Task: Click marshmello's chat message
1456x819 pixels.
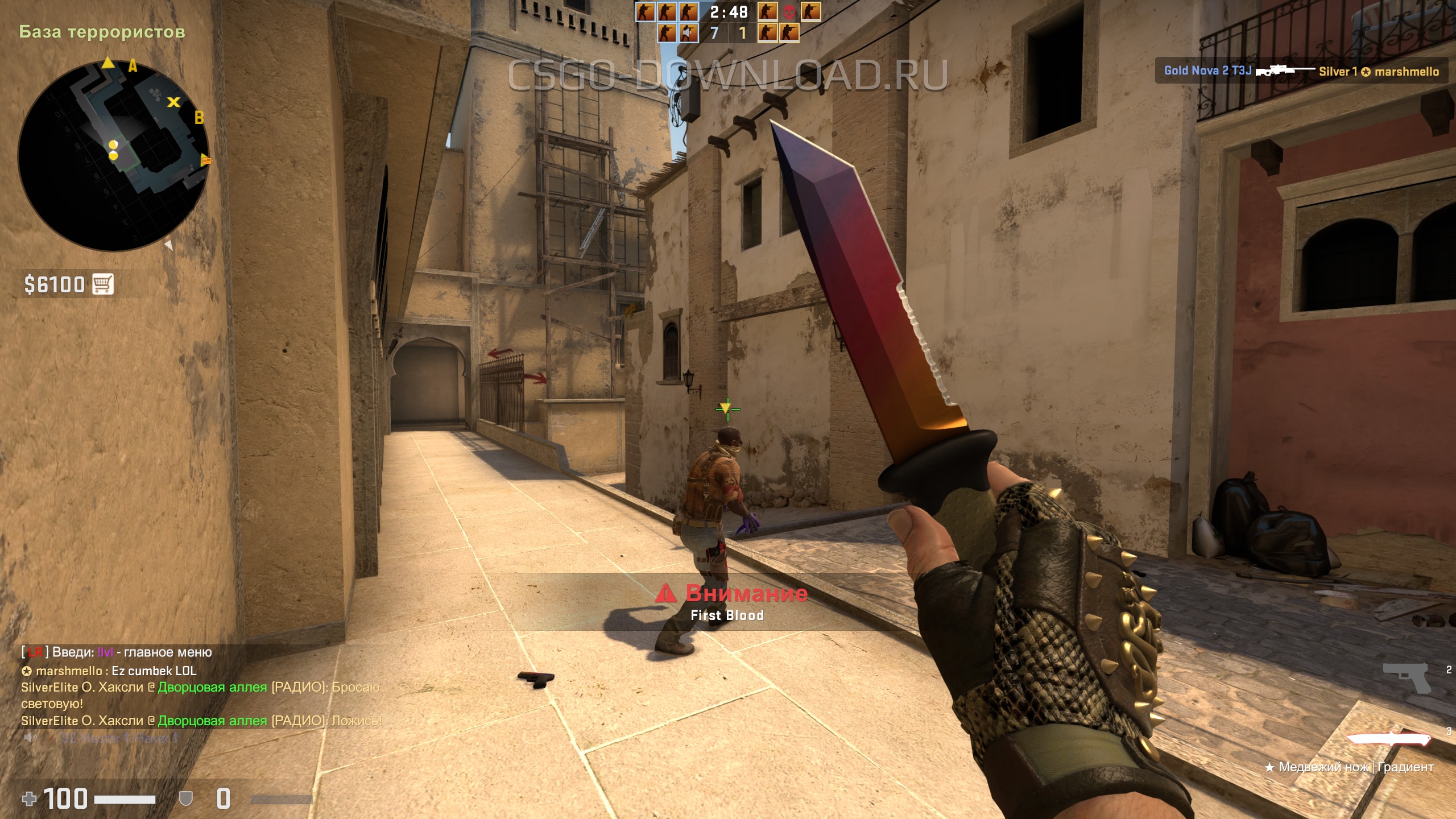Action: [109, 671]
